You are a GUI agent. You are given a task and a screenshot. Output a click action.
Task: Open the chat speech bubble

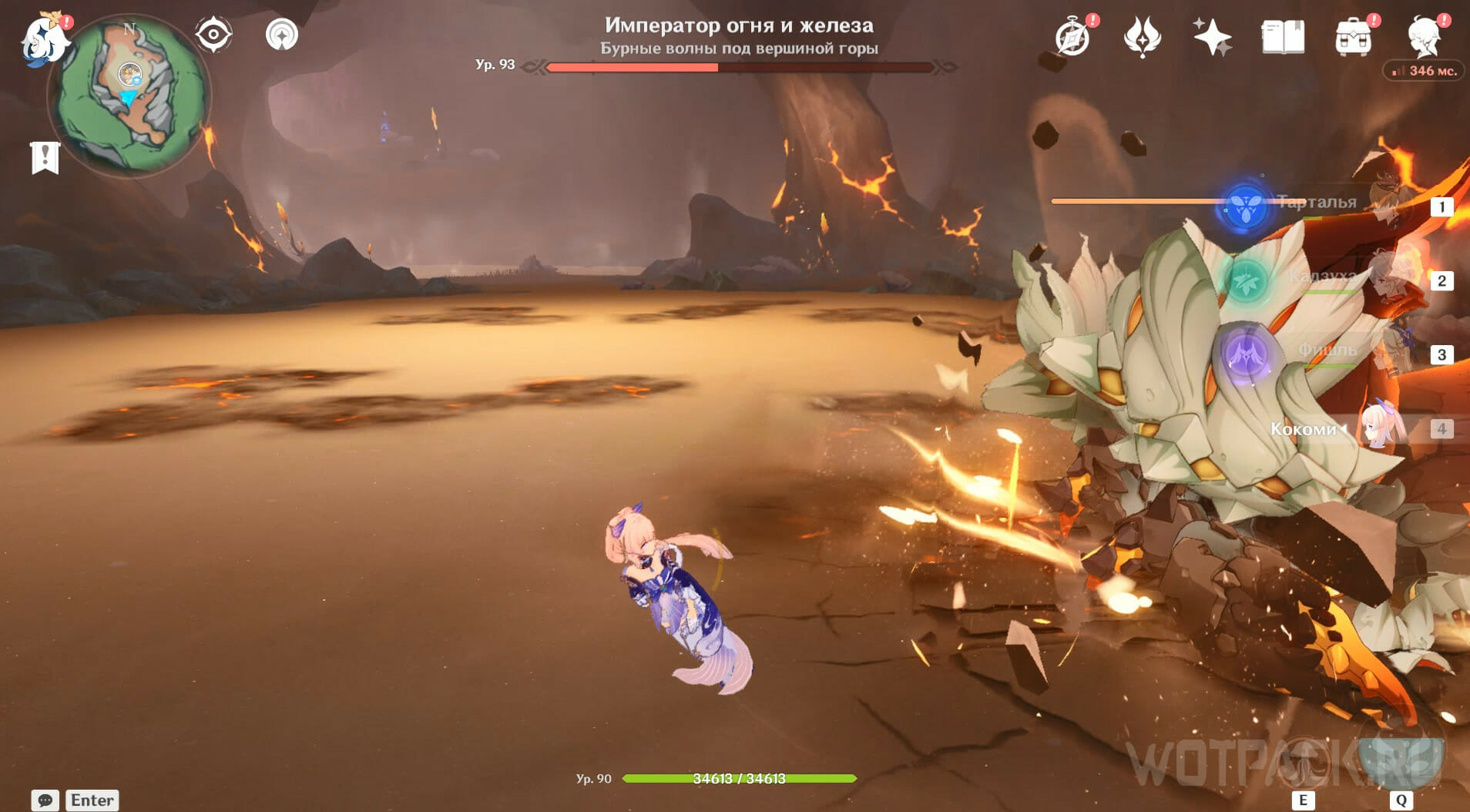[45, 800]
